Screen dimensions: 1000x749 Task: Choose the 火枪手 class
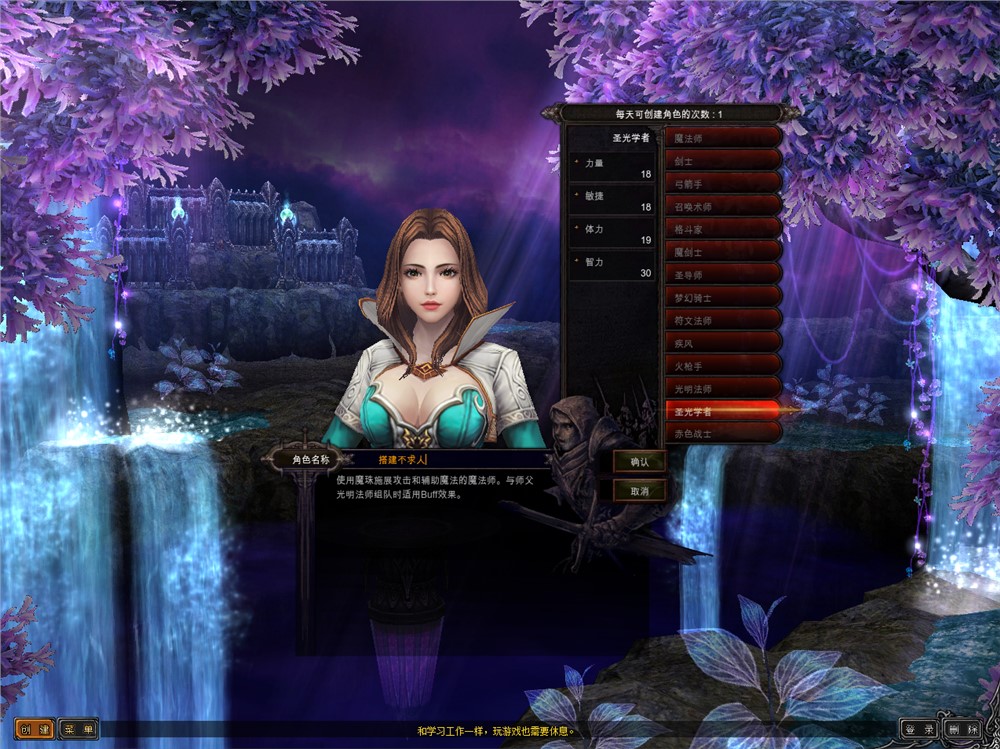(x=723, y=367)
